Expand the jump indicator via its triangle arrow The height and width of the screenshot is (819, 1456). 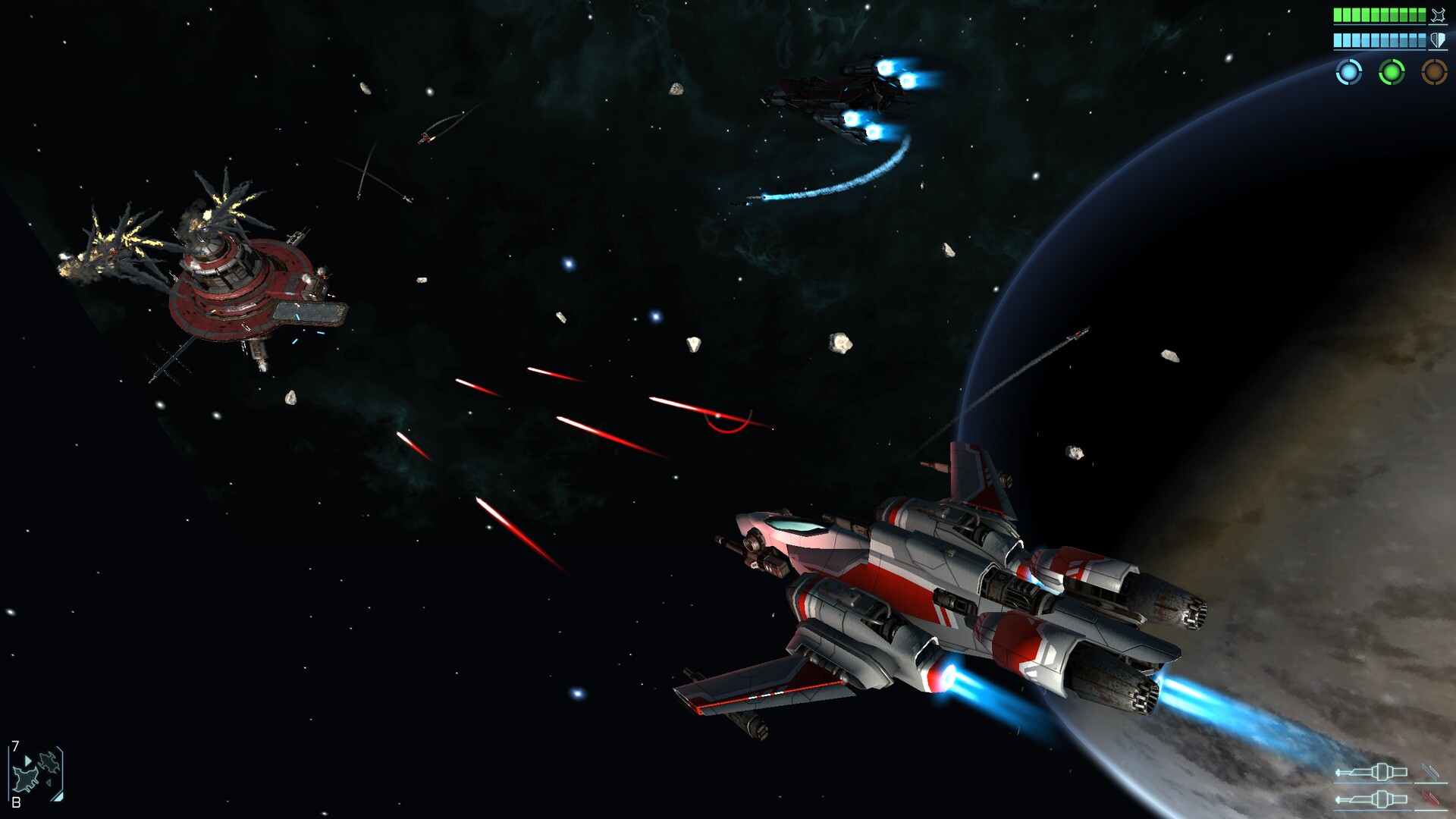click(28, 761)
